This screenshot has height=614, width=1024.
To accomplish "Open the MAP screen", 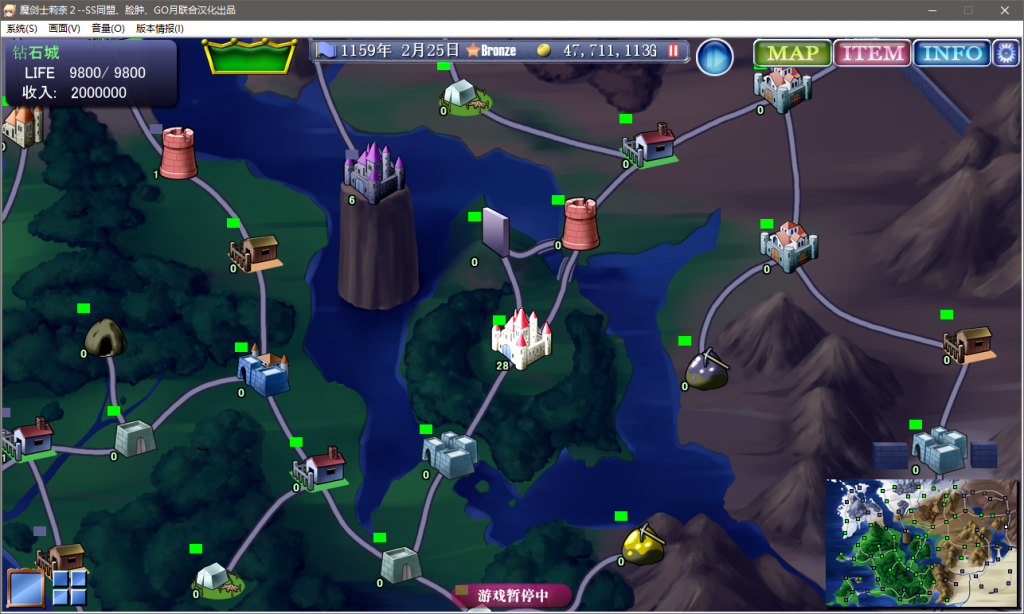I will [x=793, y=54].
